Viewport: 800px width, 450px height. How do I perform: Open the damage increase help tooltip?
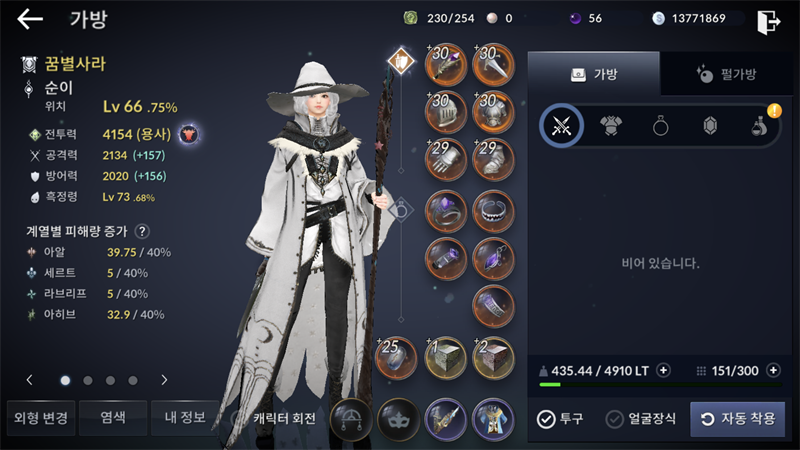[x=143, y=231]
